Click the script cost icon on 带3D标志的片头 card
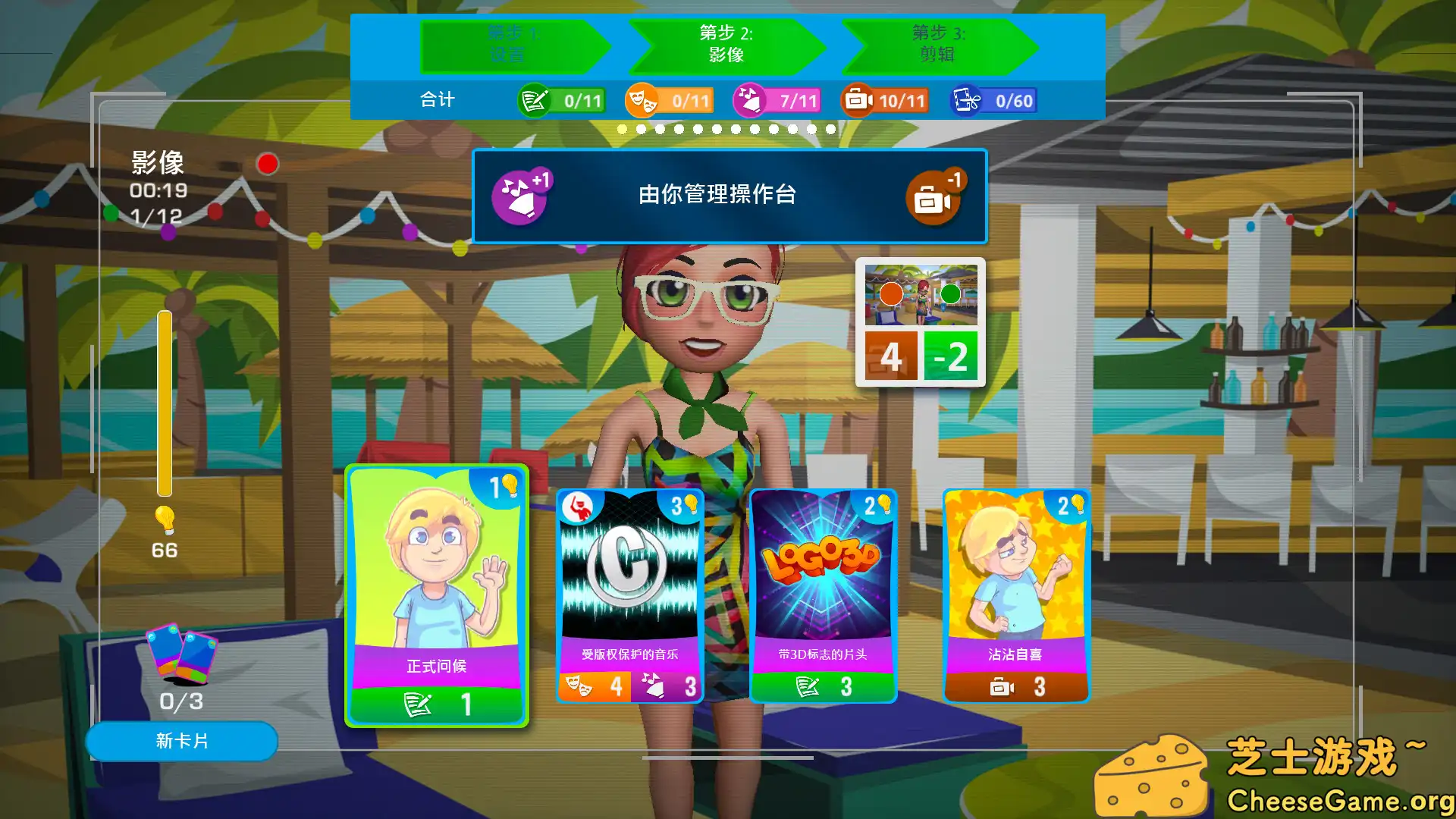Screen dimensions: 1456x819 pos(808,685)
